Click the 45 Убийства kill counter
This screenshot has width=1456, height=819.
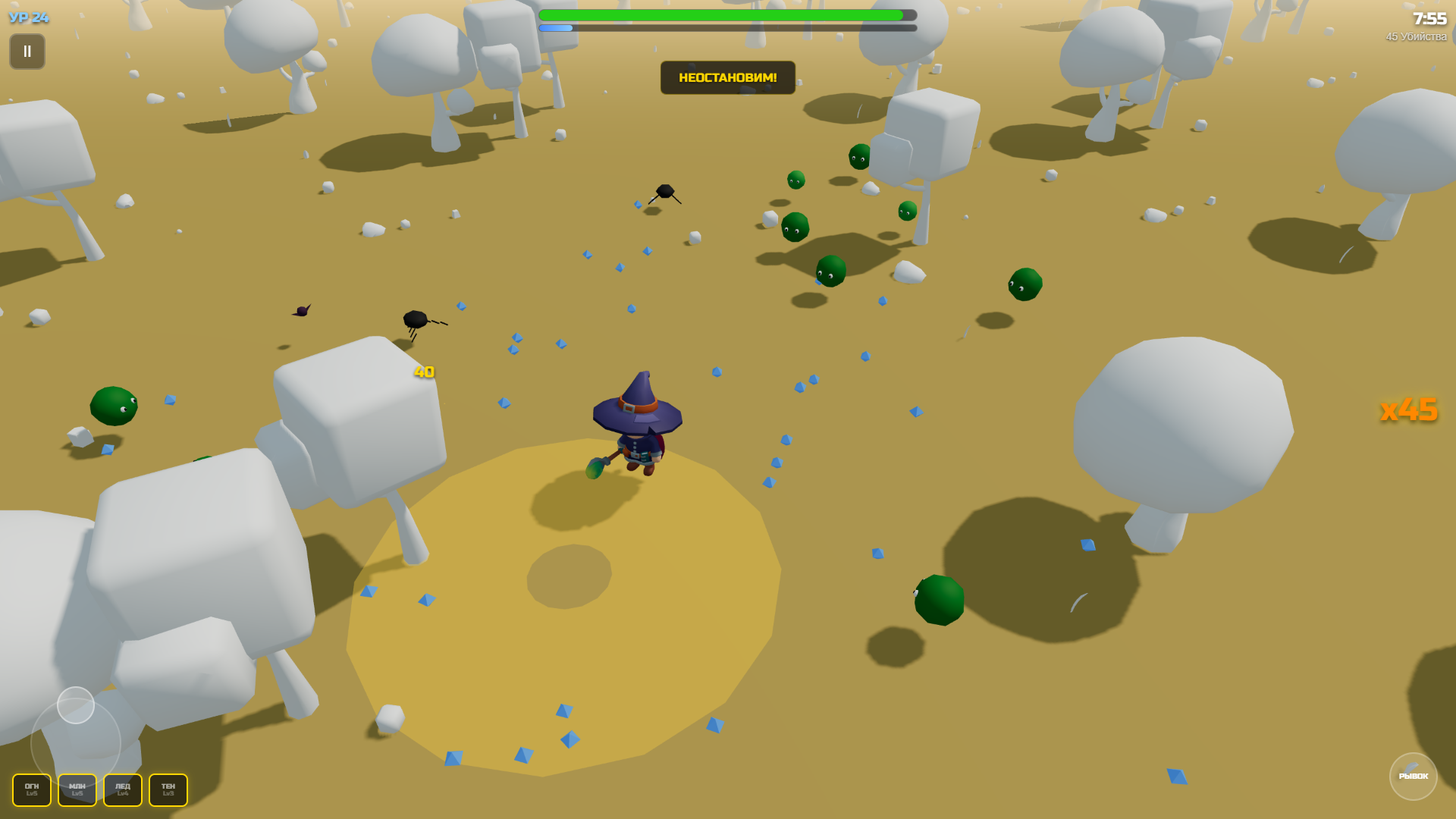coord(1415,36)
